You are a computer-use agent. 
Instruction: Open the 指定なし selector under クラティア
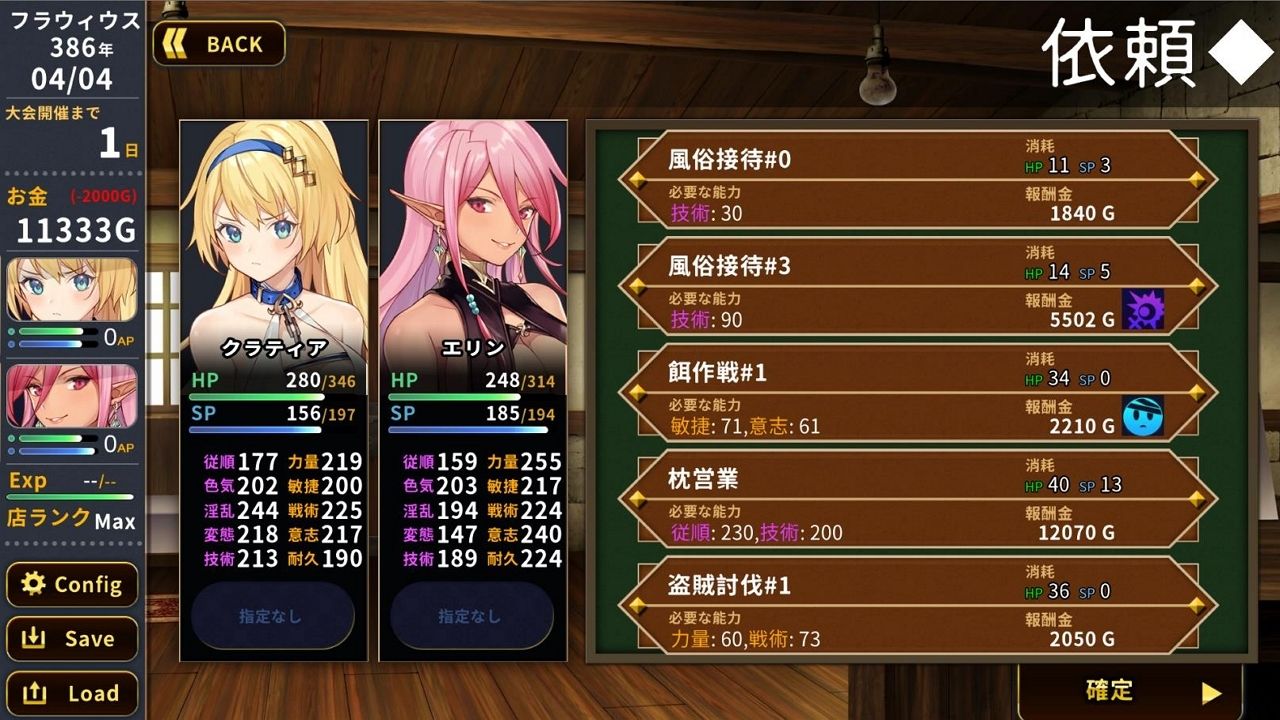pos(272,618)
